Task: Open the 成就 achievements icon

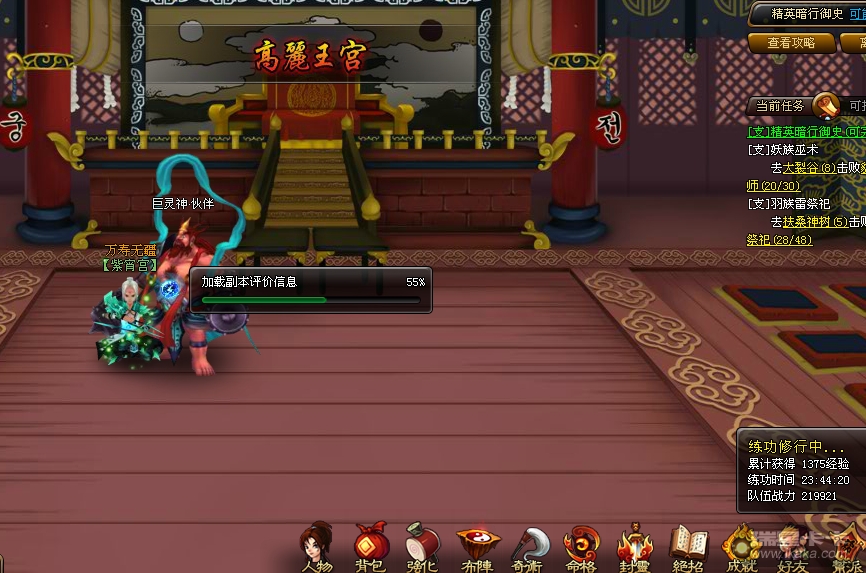Action: pos(741,546)
